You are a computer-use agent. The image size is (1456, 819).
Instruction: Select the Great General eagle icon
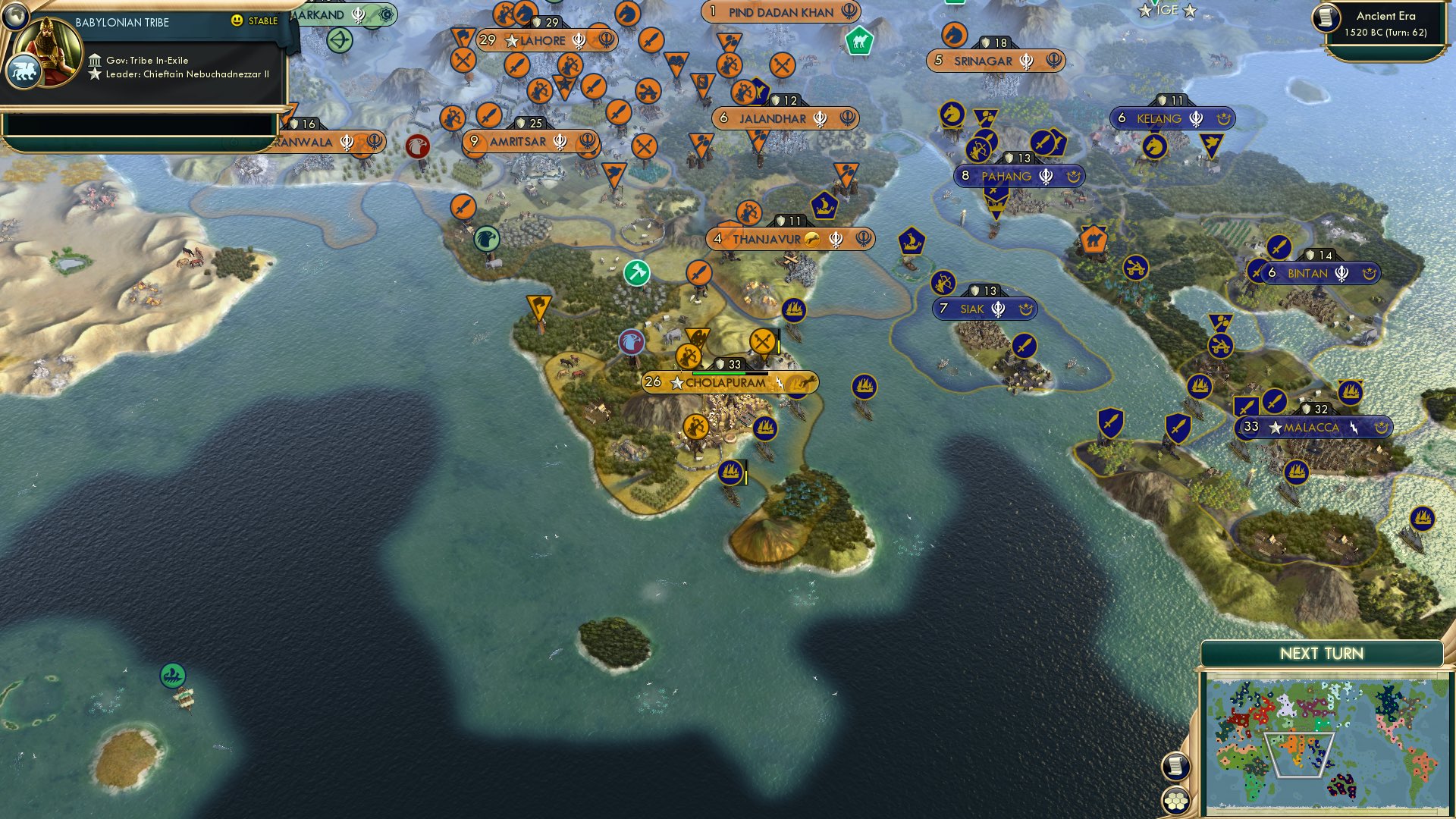[632, 343]
